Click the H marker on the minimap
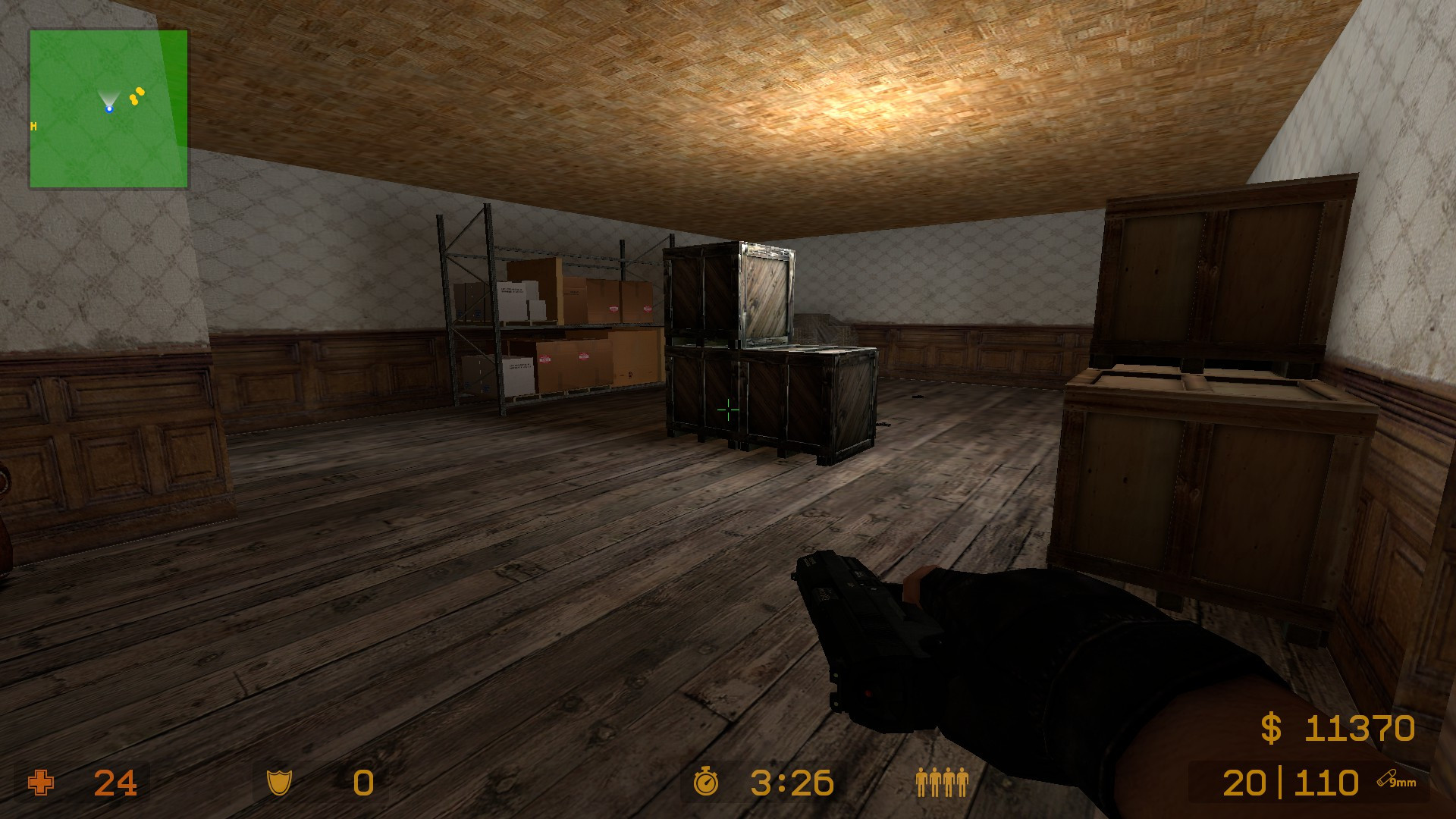Image resolution: width=1456 pixels, height=819 pixels. [x=33, y=127]
